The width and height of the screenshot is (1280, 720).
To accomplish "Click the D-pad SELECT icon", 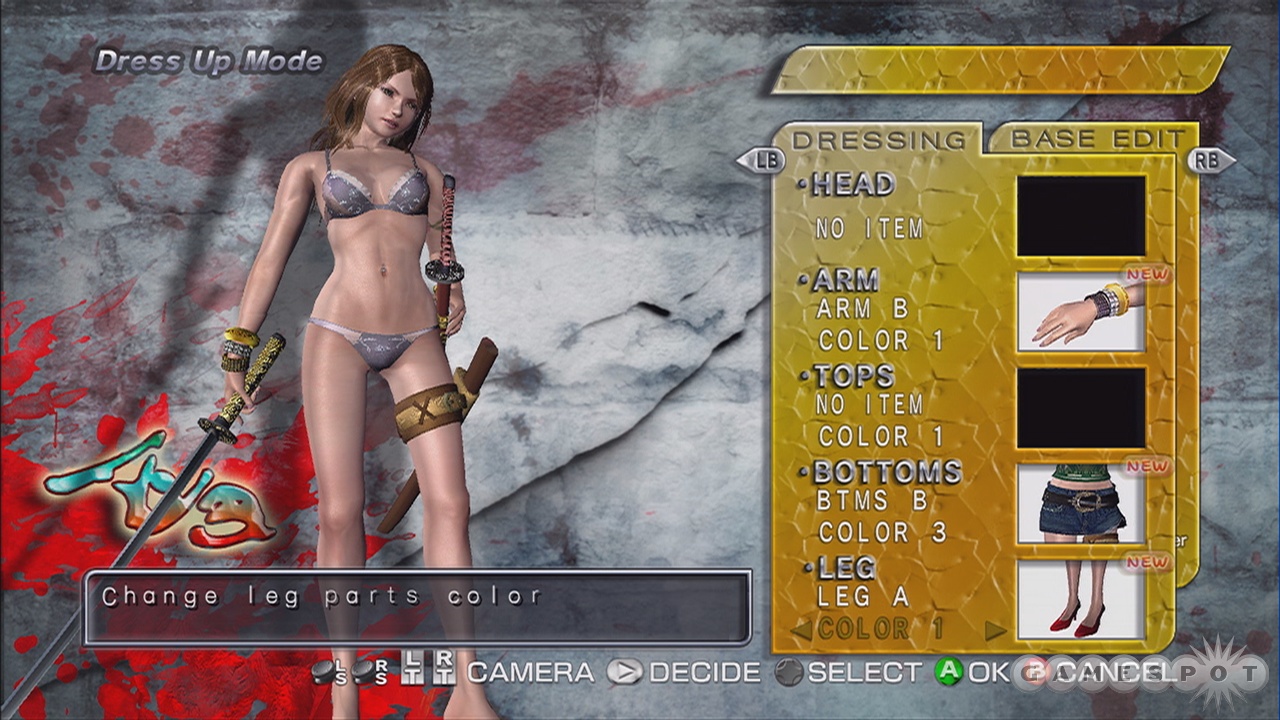I will (790, 671).
